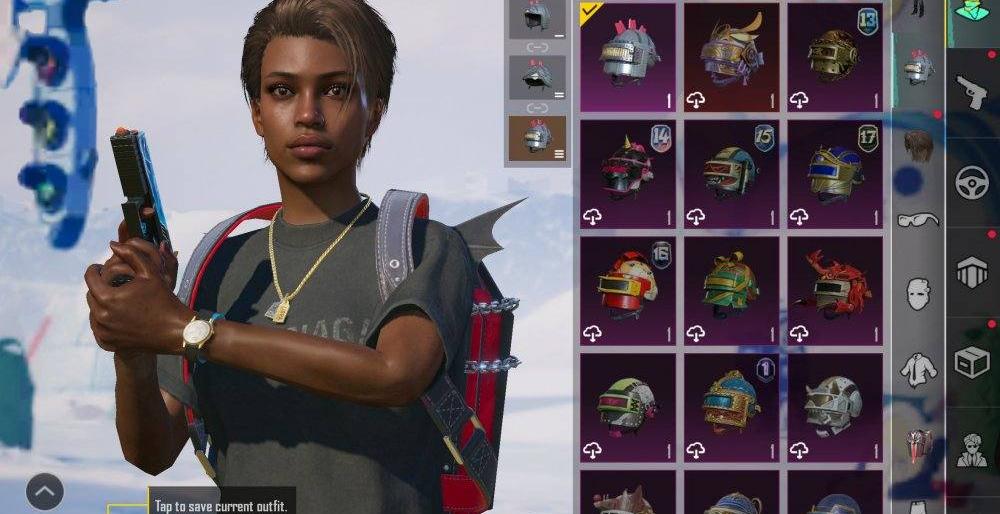Open the pistol weapon skins category
Screen dimensions: 1000x514
(x=971, y=92)
